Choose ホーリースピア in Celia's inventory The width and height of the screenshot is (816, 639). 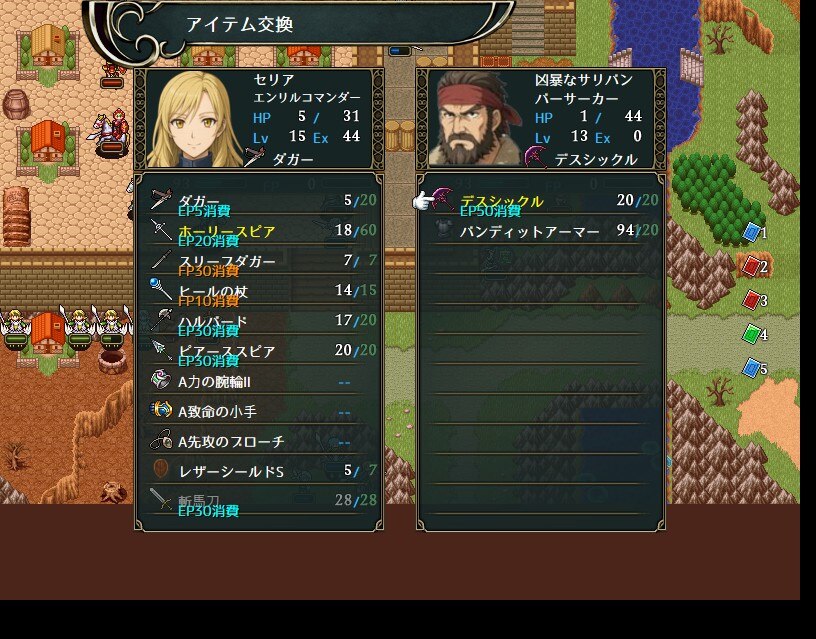pos(260,231)
